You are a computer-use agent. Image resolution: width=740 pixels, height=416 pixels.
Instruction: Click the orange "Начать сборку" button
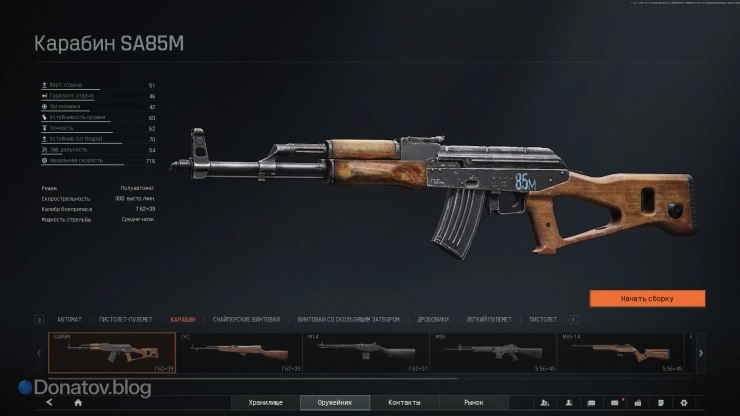647,298
